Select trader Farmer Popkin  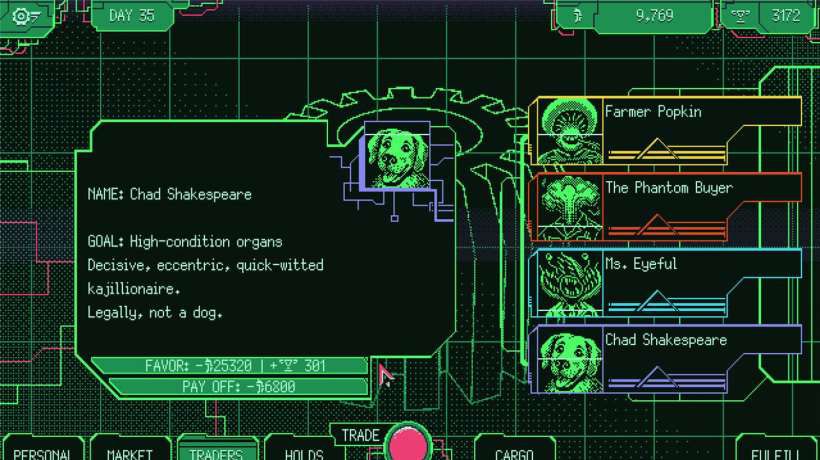point(668,130)
